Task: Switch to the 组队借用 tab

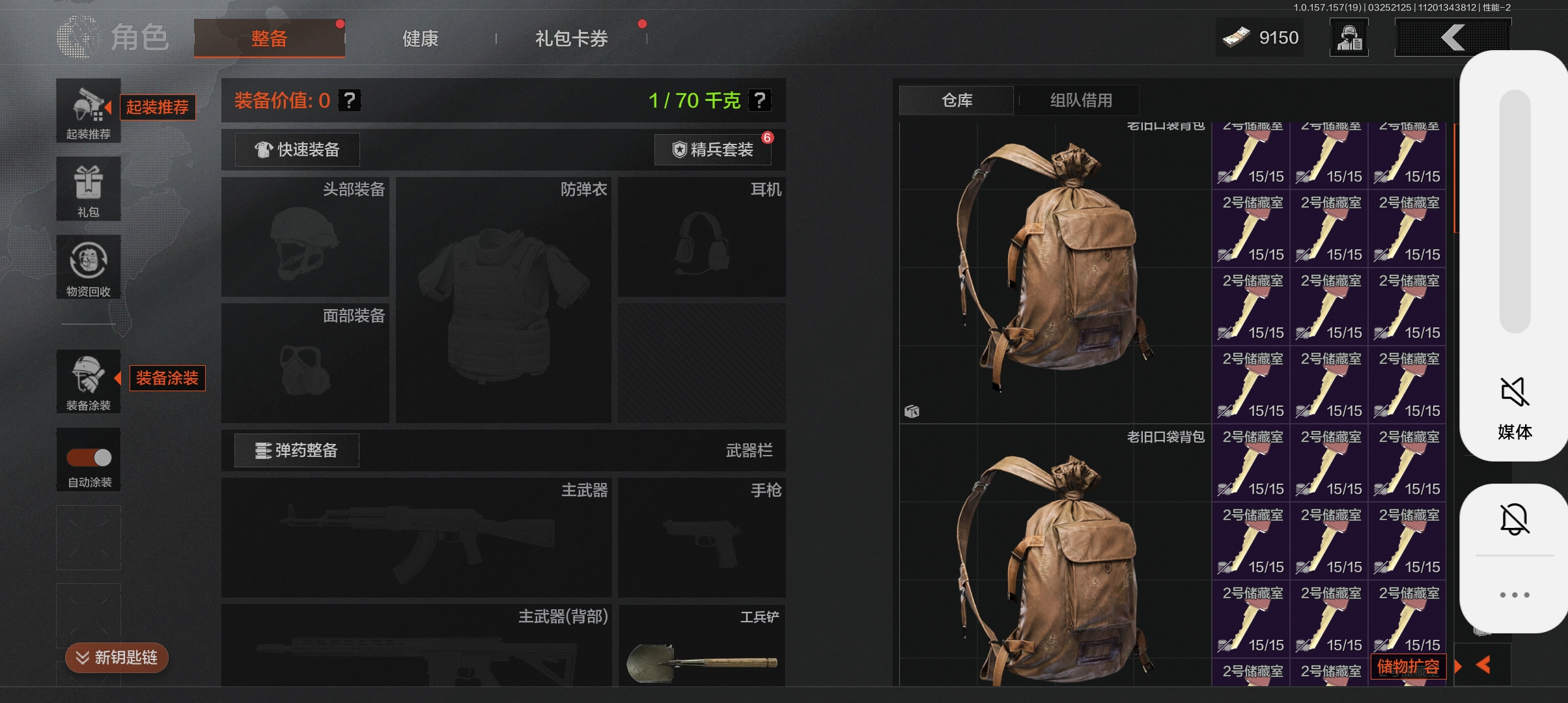Action: [x=1081, y=100]
